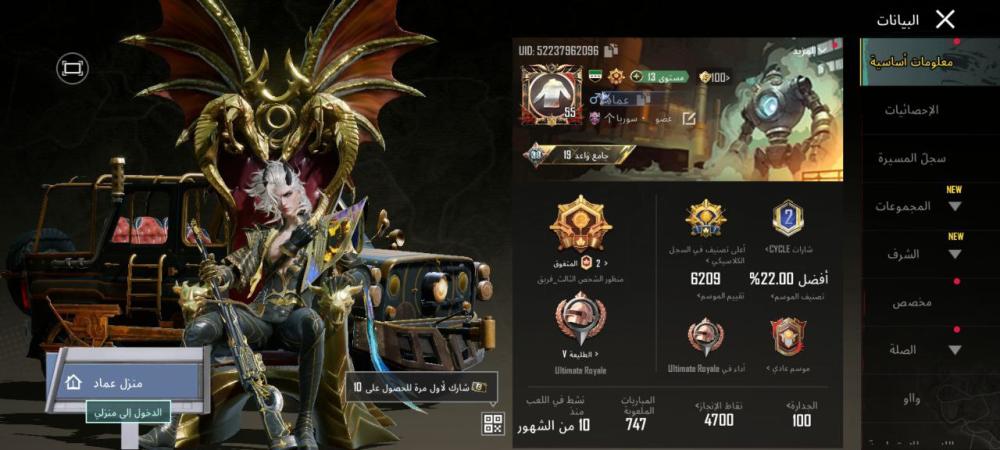This screenshot has height=450, width=1000.
Task: Open the Career Record tab
Action: [x=911, y=158]
